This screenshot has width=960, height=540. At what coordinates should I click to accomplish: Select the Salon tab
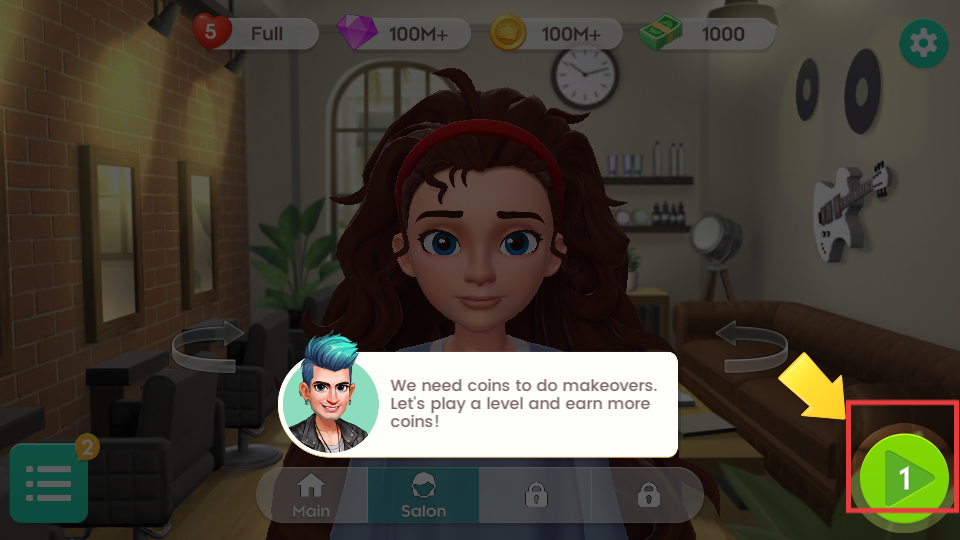pos(423,495)
